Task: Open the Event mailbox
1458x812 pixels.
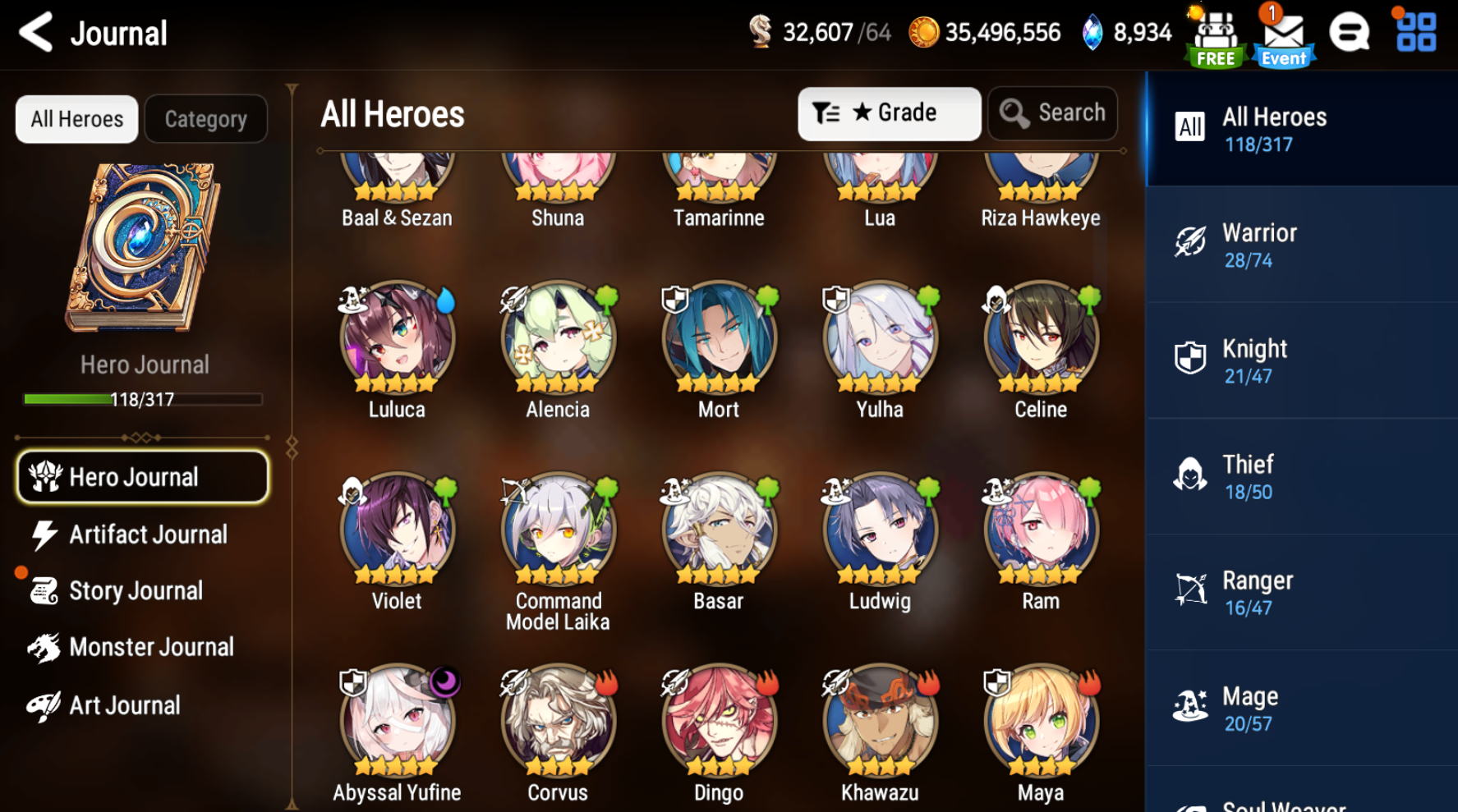Action: (1282, 34)
